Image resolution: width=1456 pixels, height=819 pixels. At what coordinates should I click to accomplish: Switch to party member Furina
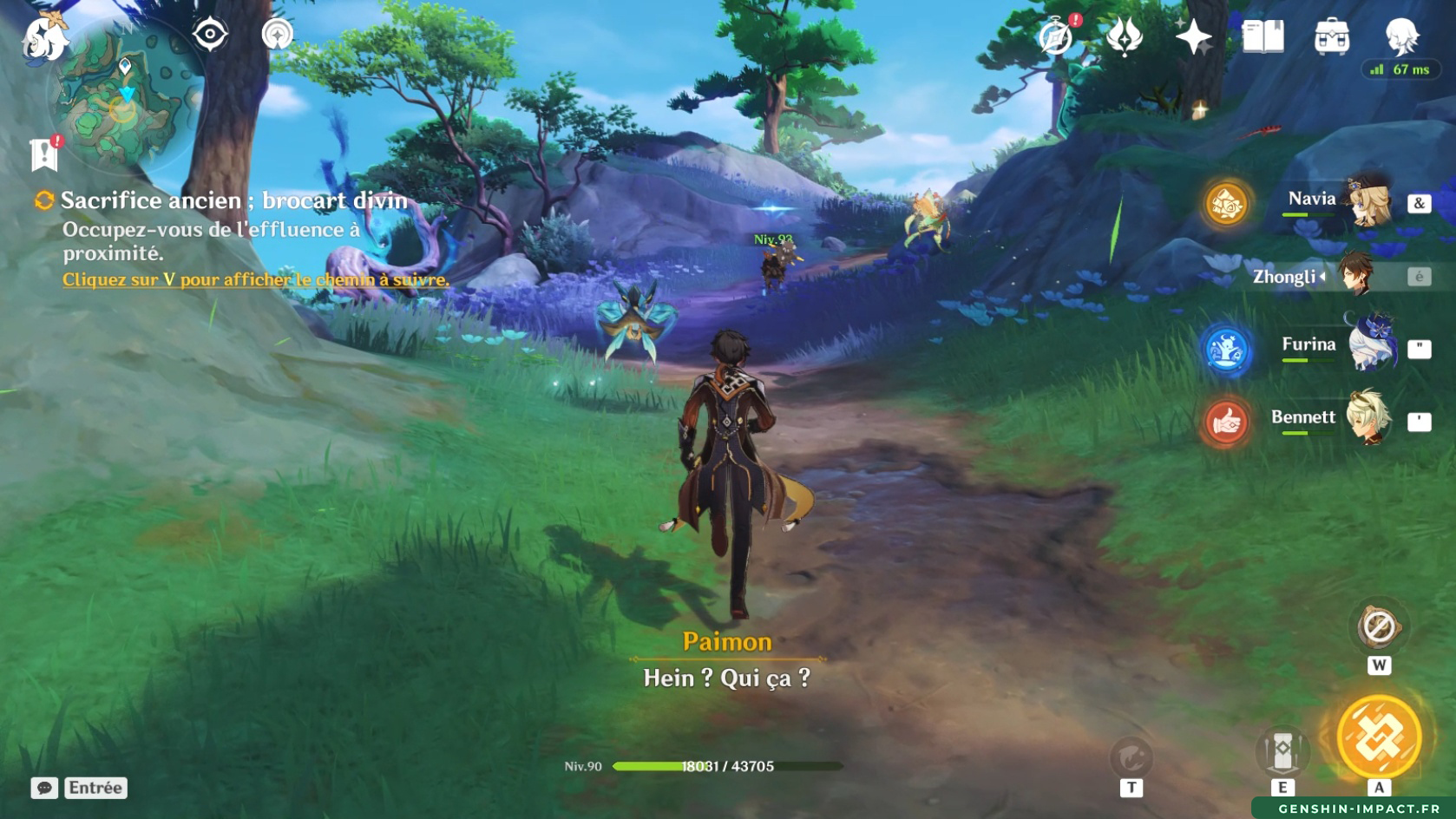(1336, 346)
